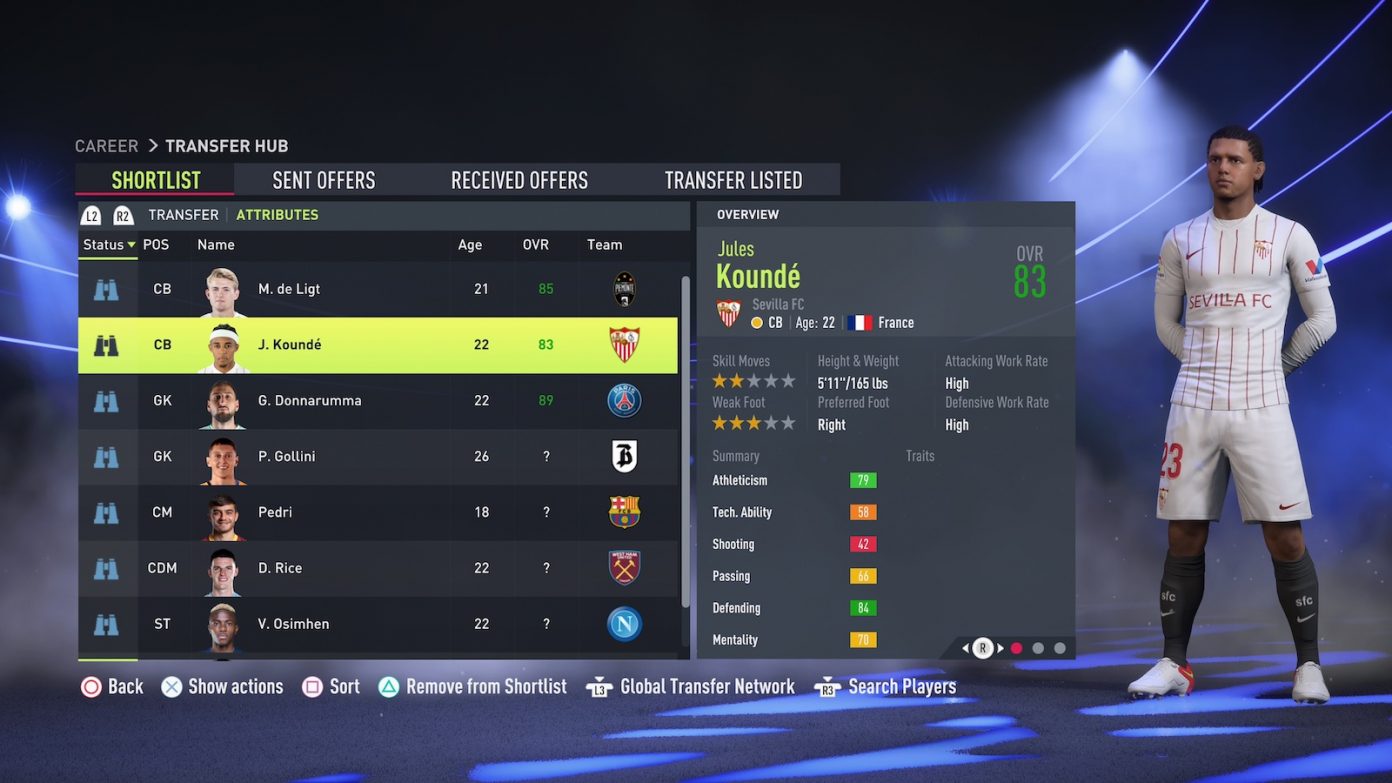
Task: Toggle the scout binoculars icon on de Ligt's row
Action: tap(107, 288)
